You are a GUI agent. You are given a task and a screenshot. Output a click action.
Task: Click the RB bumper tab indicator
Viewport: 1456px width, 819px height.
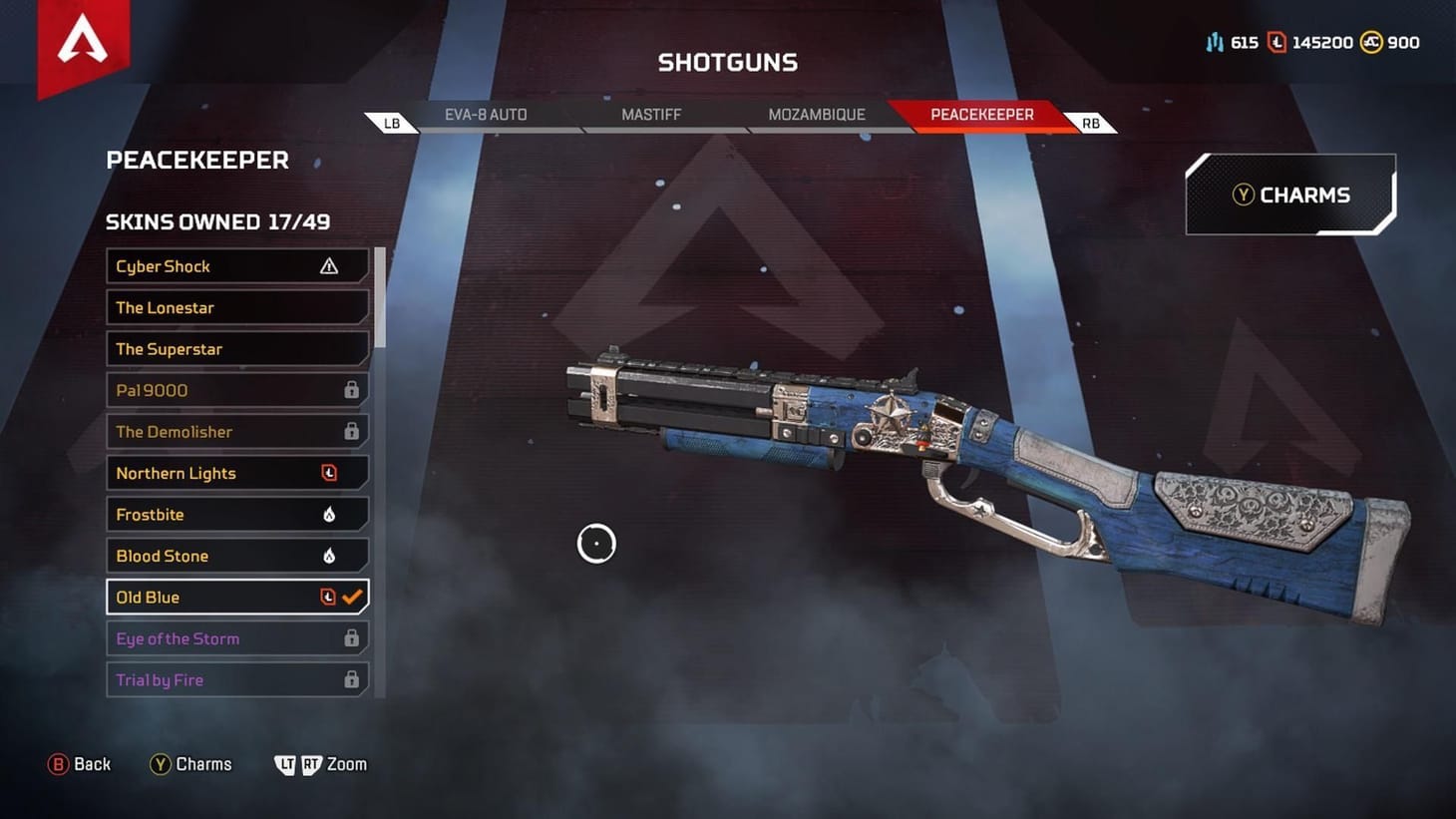click(1089, 122)
